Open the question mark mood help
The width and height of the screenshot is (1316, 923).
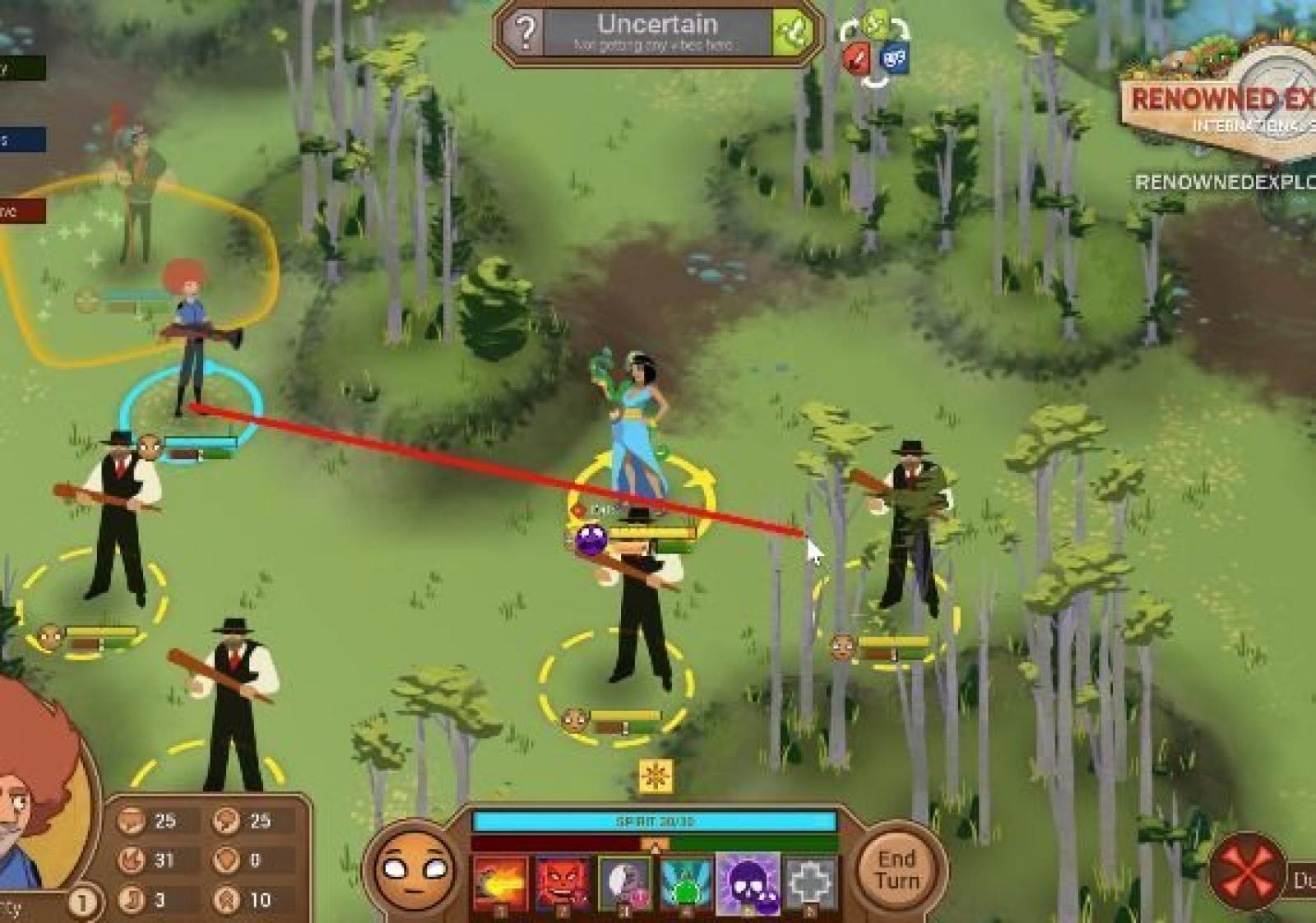coord(524,33)
